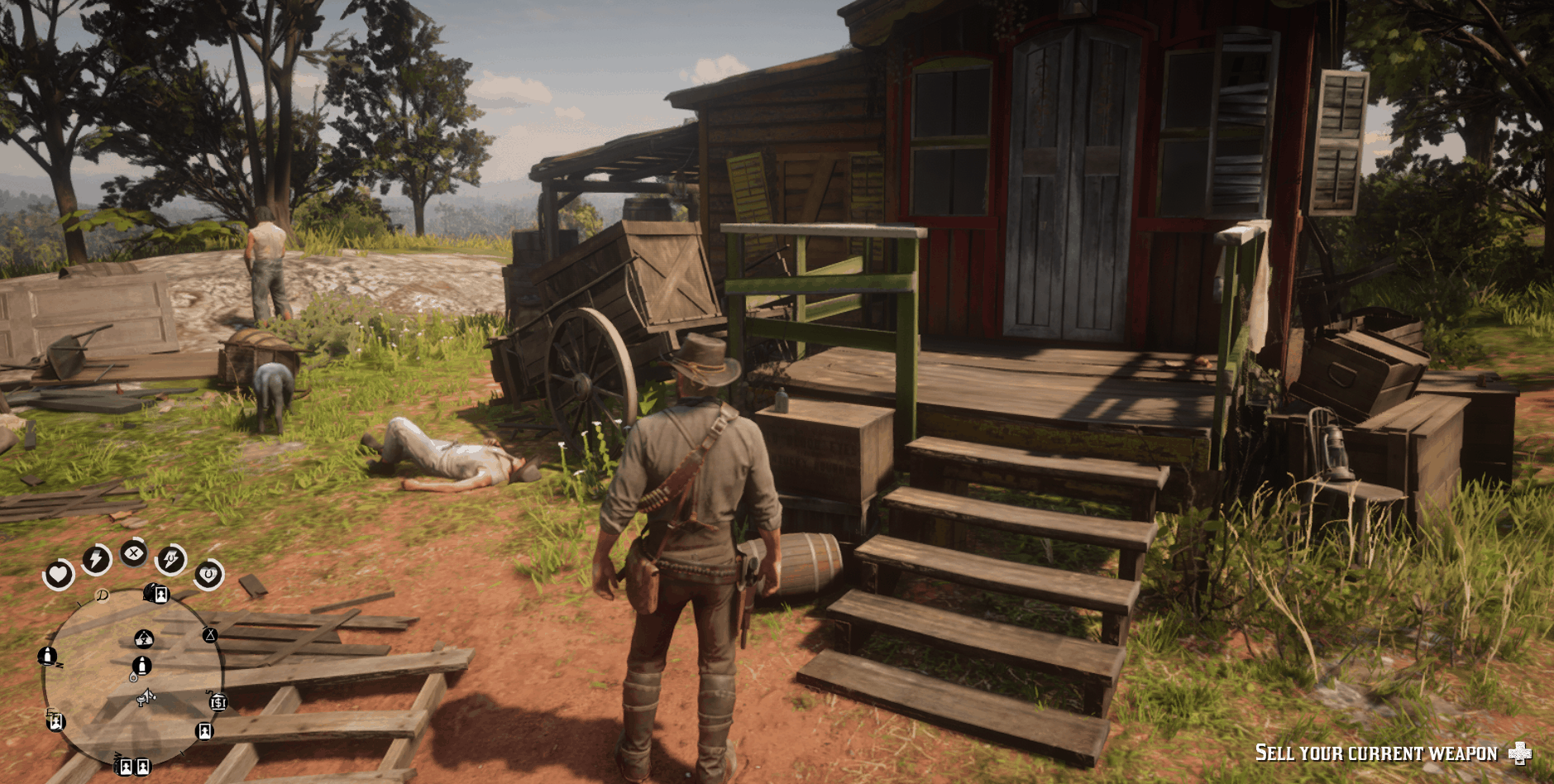
Task: Click the tent camp marker on minimap
Action: pyautogui.click(x=210, y=635)
